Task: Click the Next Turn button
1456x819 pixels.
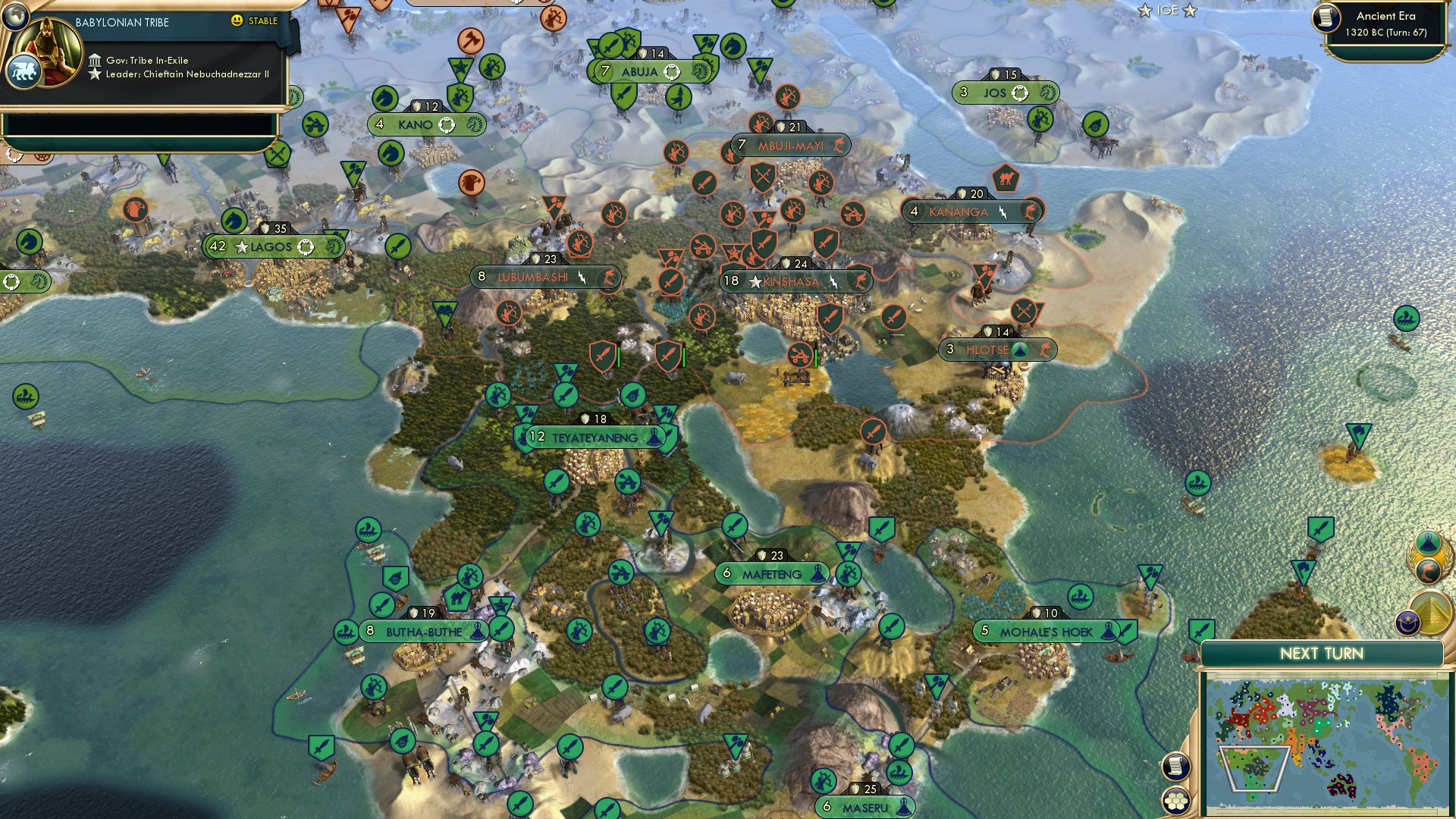Action: [1323, 652]
